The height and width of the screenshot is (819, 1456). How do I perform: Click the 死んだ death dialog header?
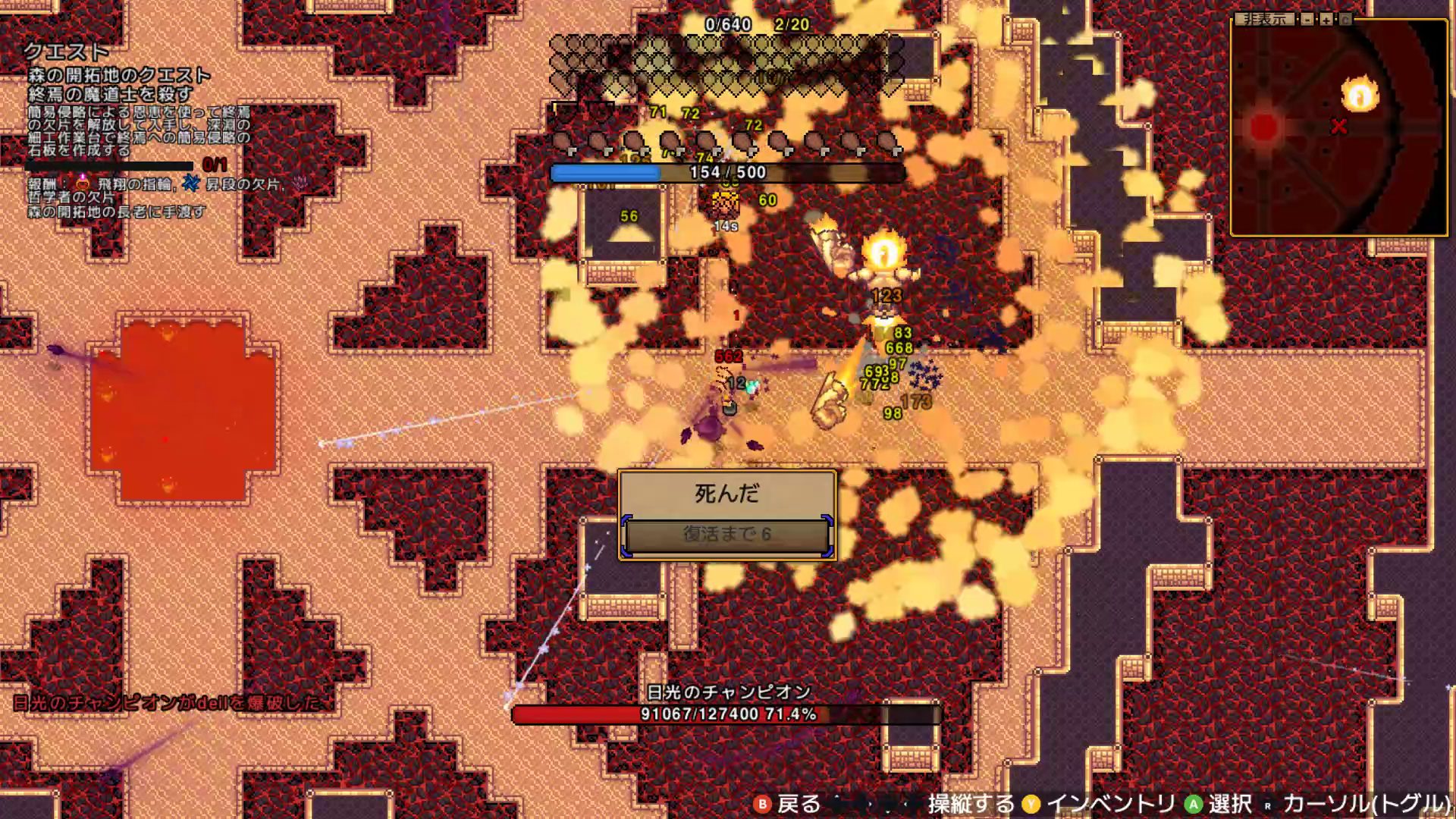[x=726, y=494]
